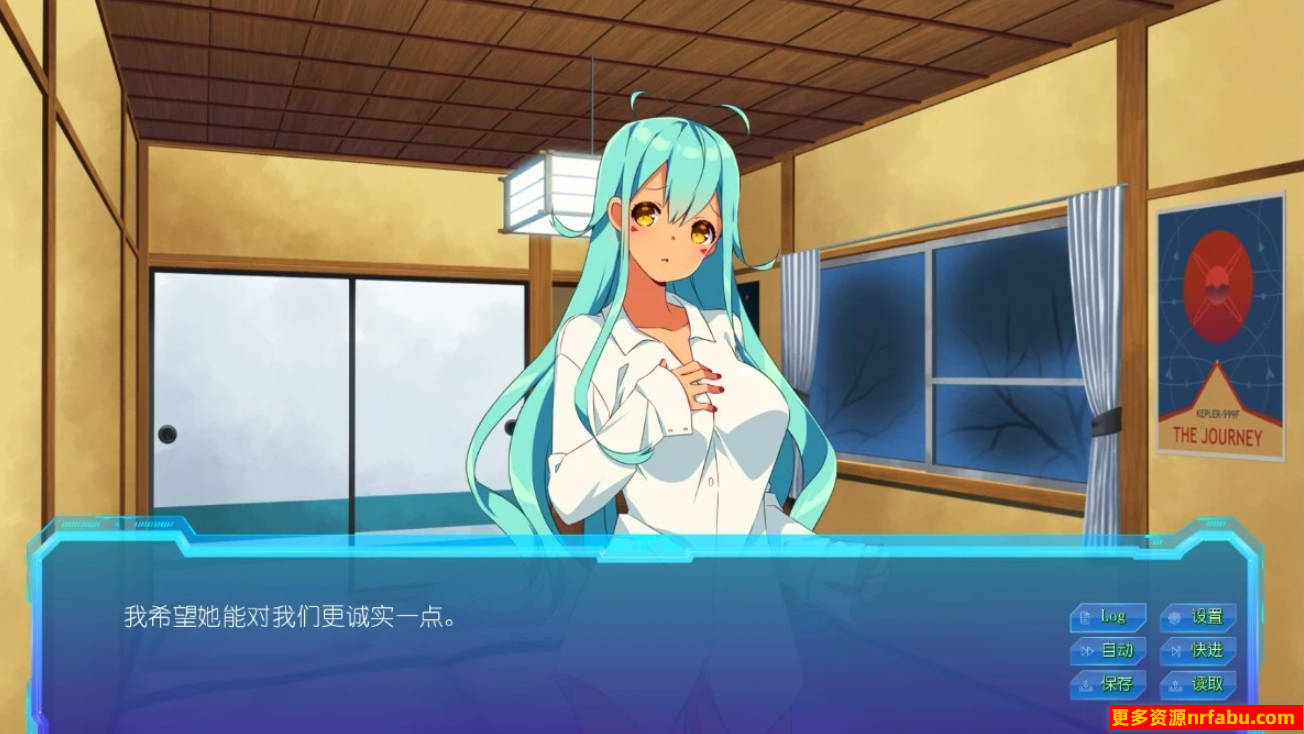Click the nrfabu.com watermark link

point(1203,716)
